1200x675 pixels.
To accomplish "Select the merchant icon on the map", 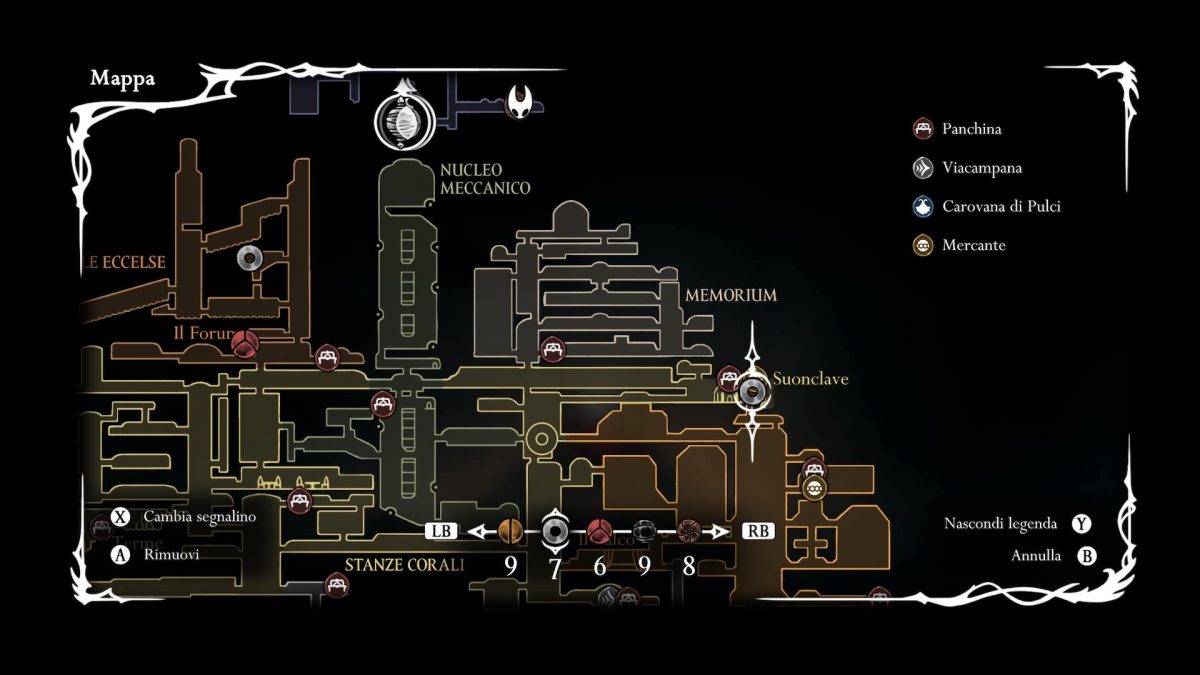I will click(814, 488).
